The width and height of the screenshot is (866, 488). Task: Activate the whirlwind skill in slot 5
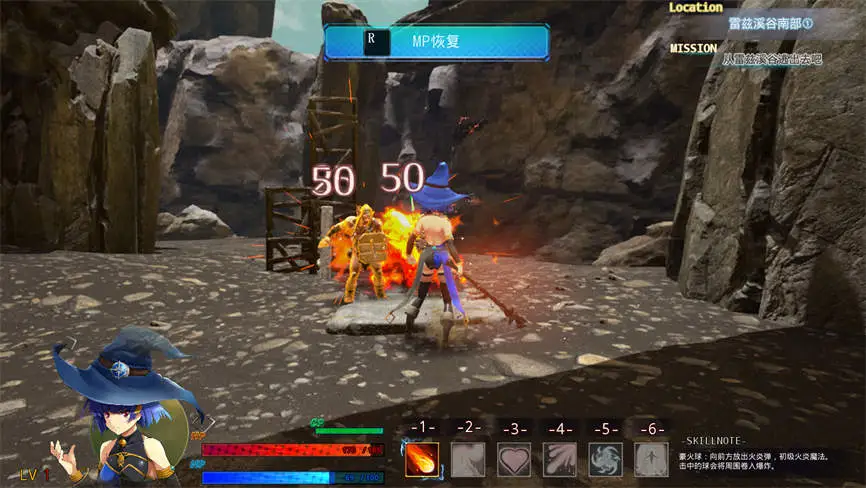coord(605,459)
